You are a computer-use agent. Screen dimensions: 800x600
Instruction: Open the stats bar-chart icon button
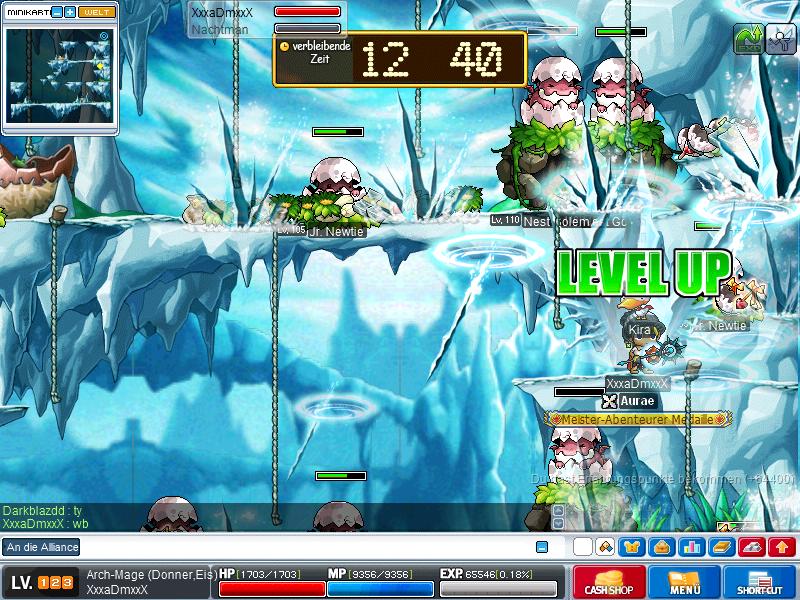point(692,547)
